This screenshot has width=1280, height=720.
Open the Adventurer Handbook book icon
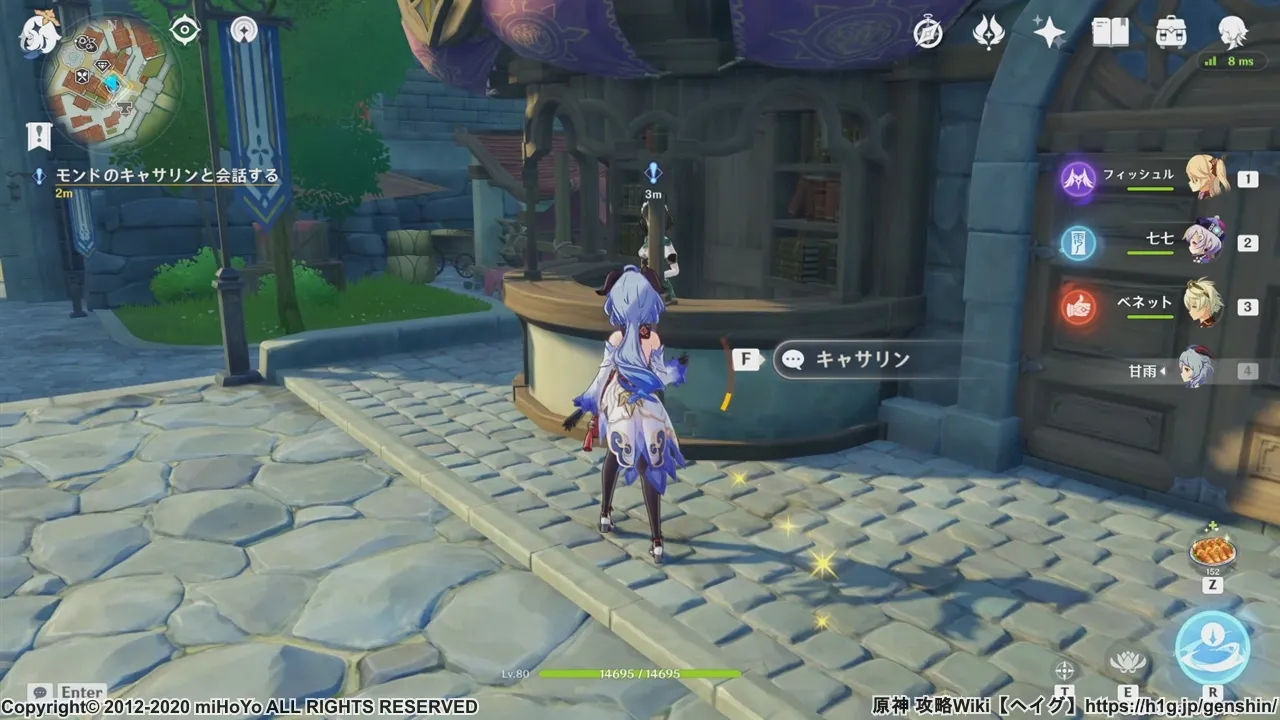pyautogui.click(x=1110, y=33)
